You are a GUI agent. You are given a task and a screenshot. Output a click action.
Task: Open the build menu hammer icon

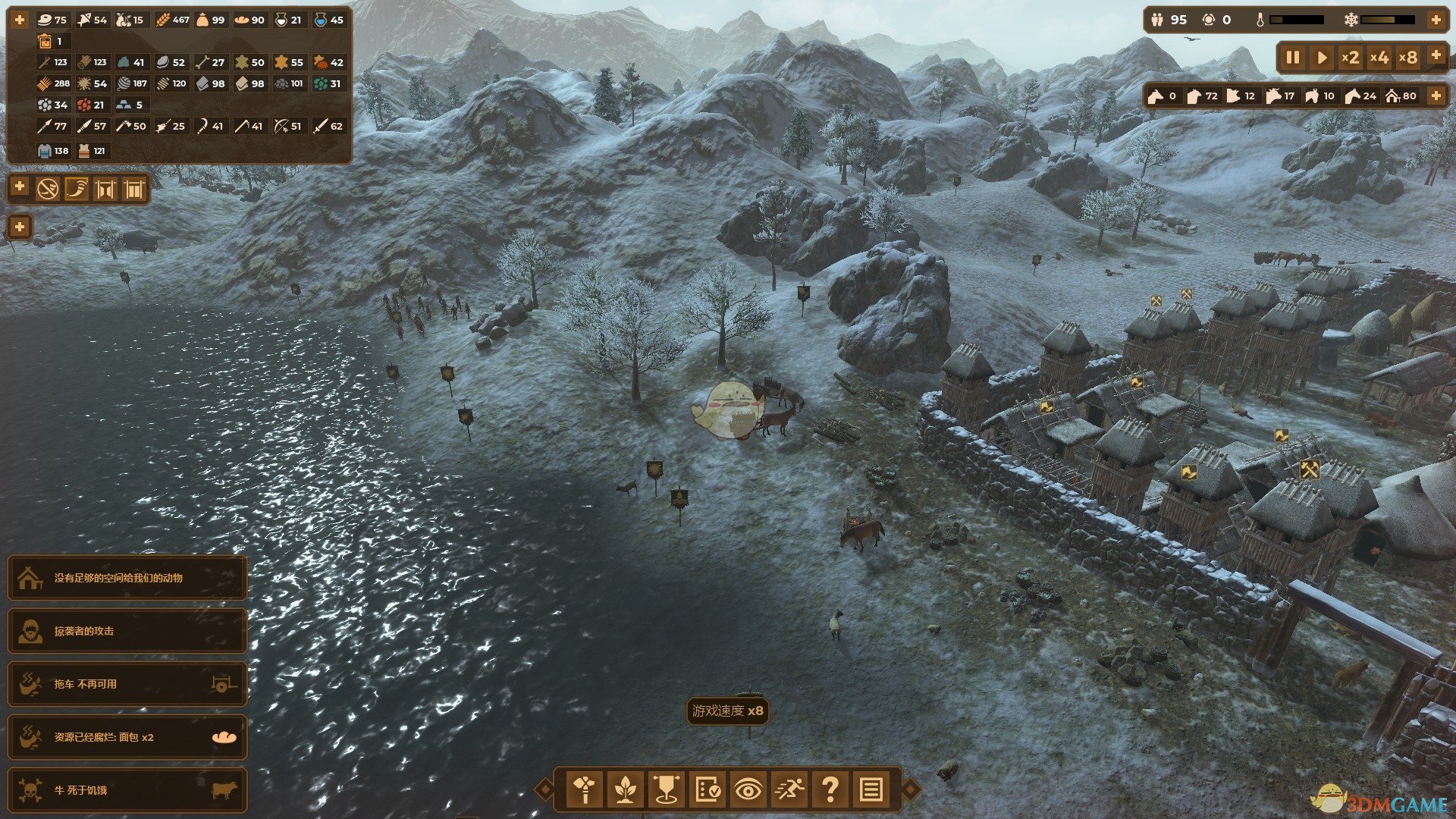584,789
